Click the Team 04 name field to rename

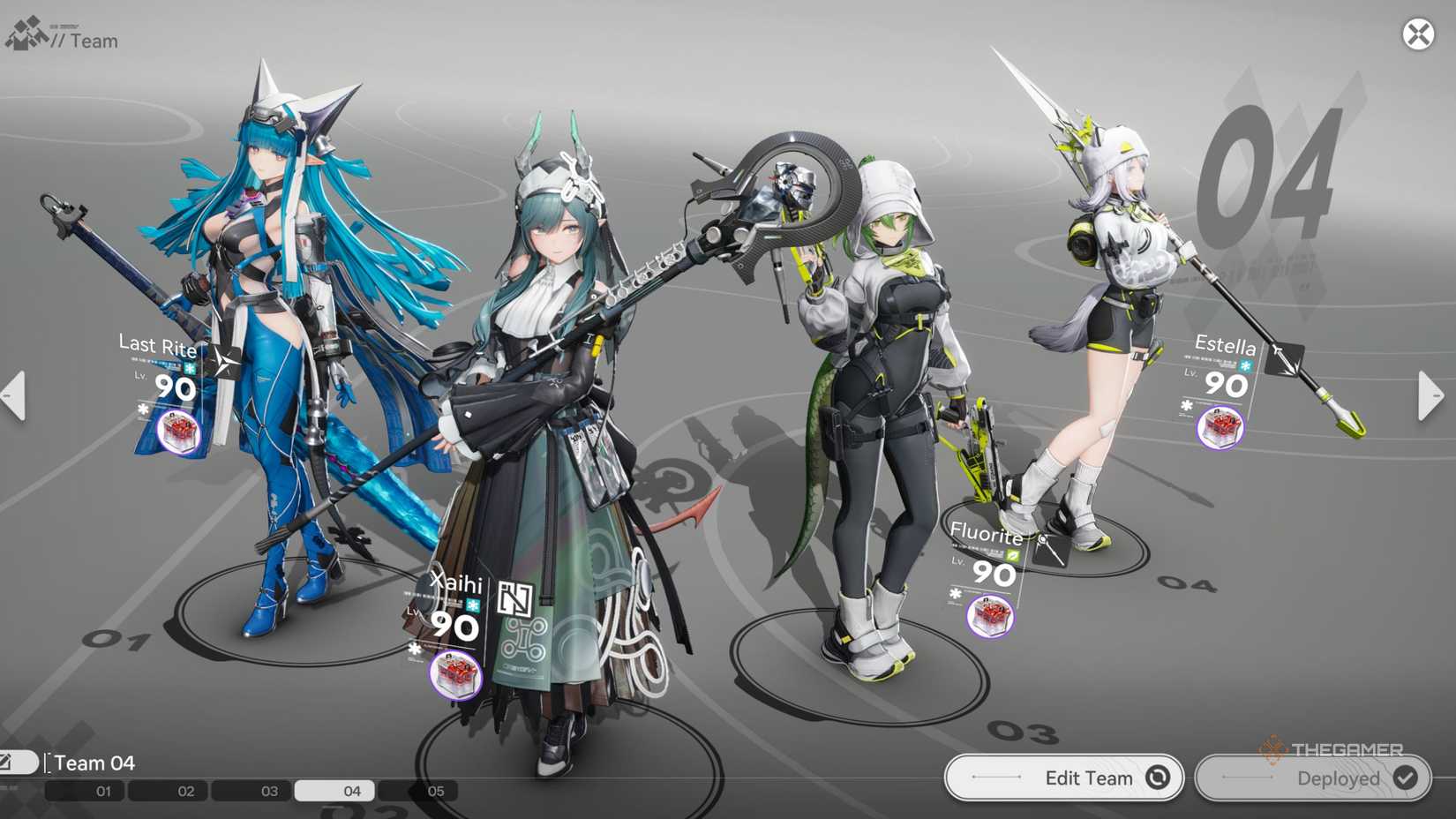(x=93, y=761)
